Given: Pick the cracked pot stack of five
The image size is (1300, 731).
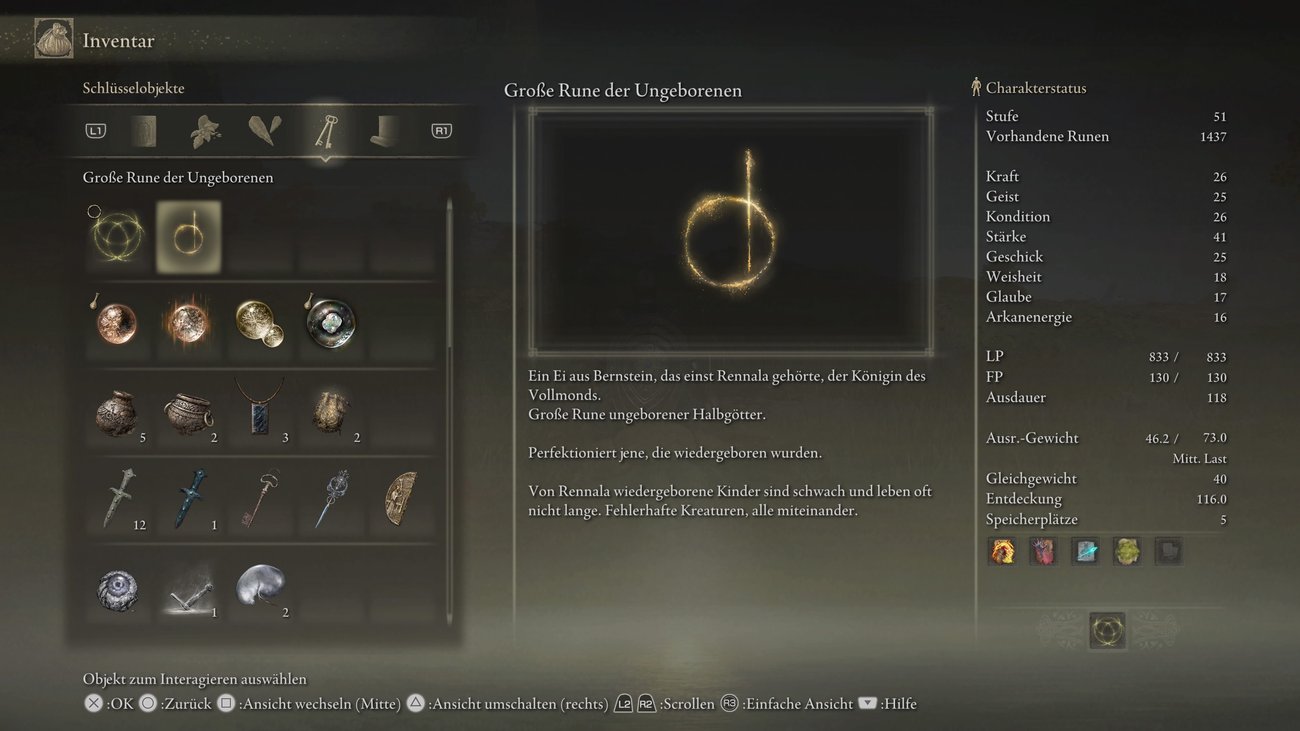Looking at the screenshot, I should [x=117, y=410].
